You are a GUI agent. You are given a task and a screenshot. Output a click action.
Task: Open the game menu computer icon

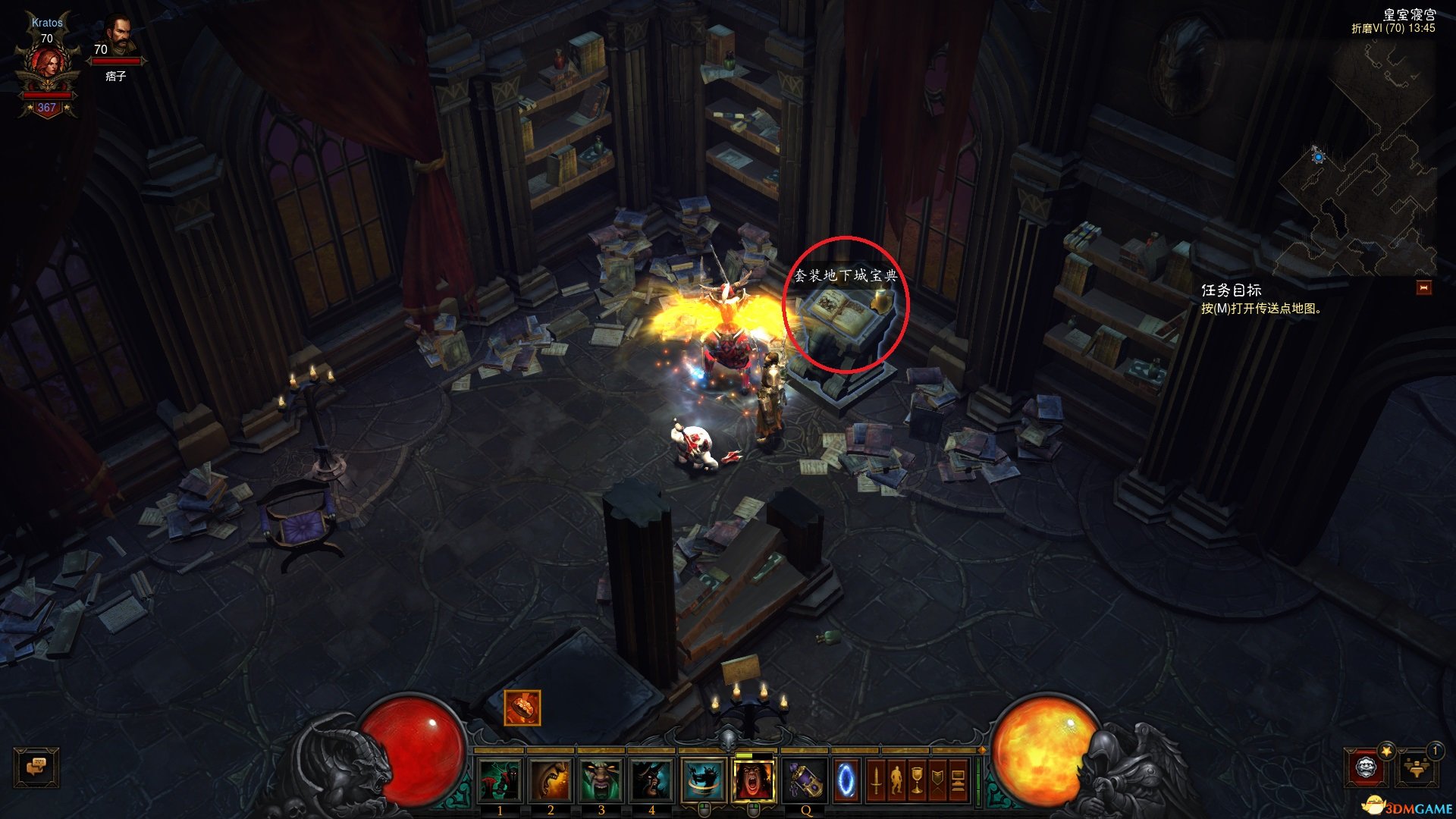(958, 780)
